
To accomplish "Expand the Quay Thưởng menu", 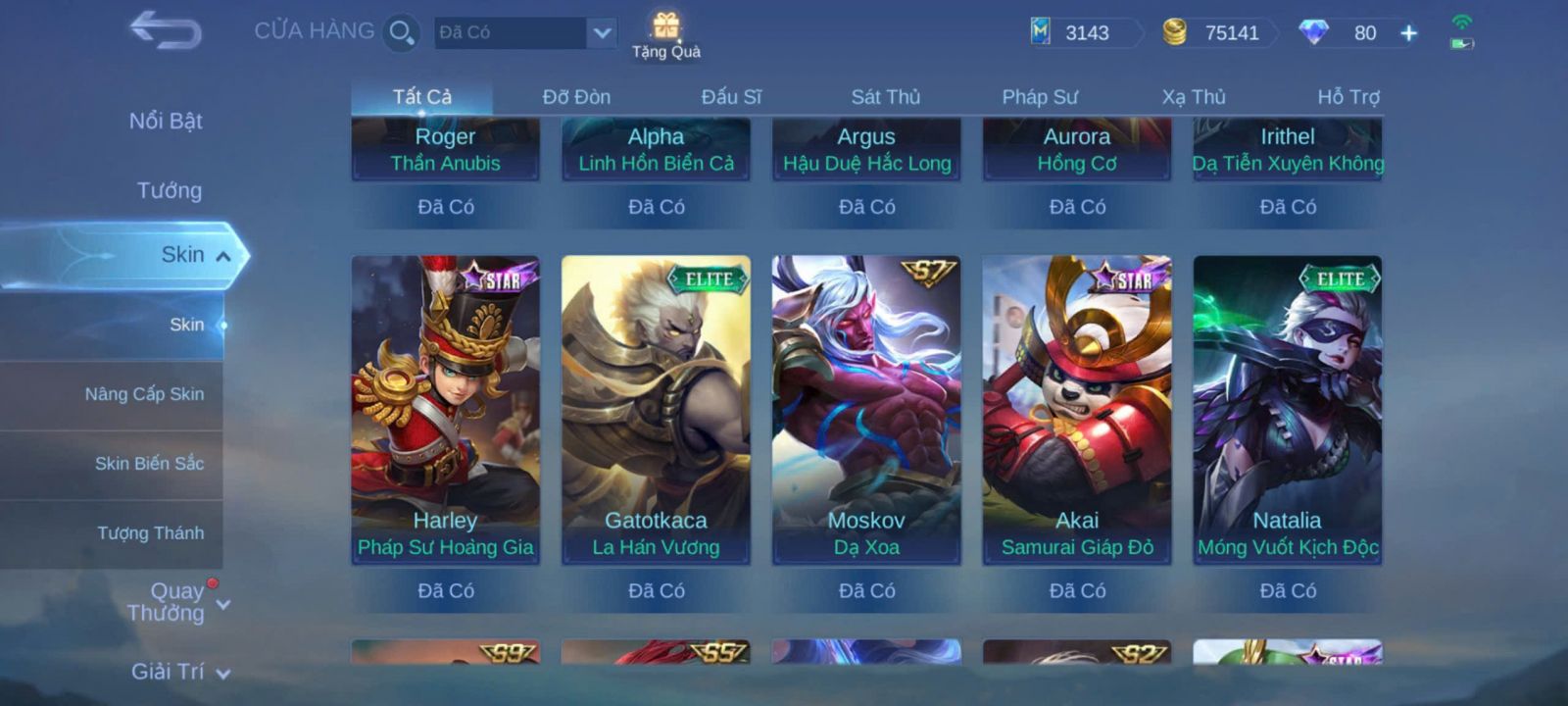I will click(x=176, y=602).
